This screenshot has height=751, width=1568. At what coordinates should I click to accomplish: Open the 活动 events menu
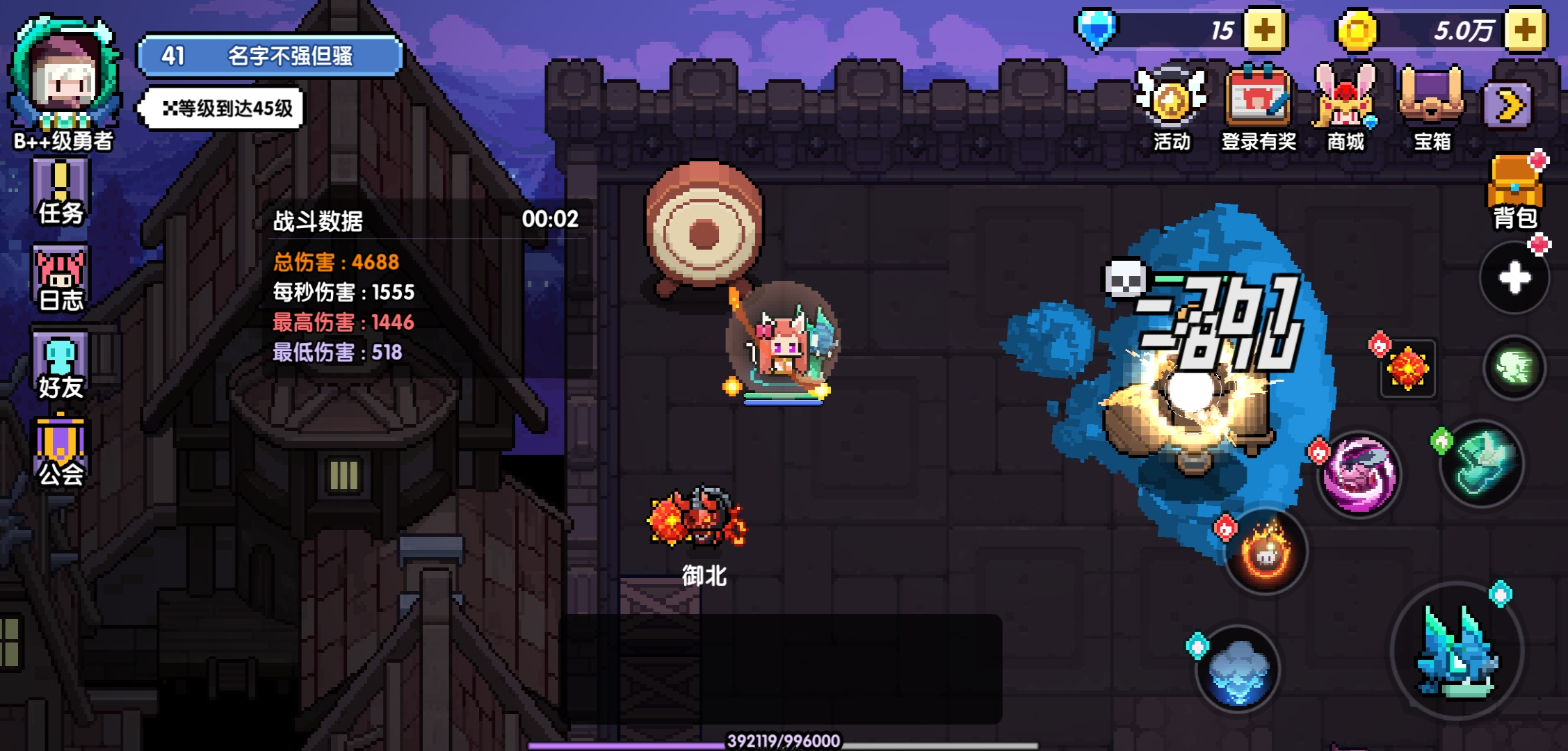[1172, 109]
